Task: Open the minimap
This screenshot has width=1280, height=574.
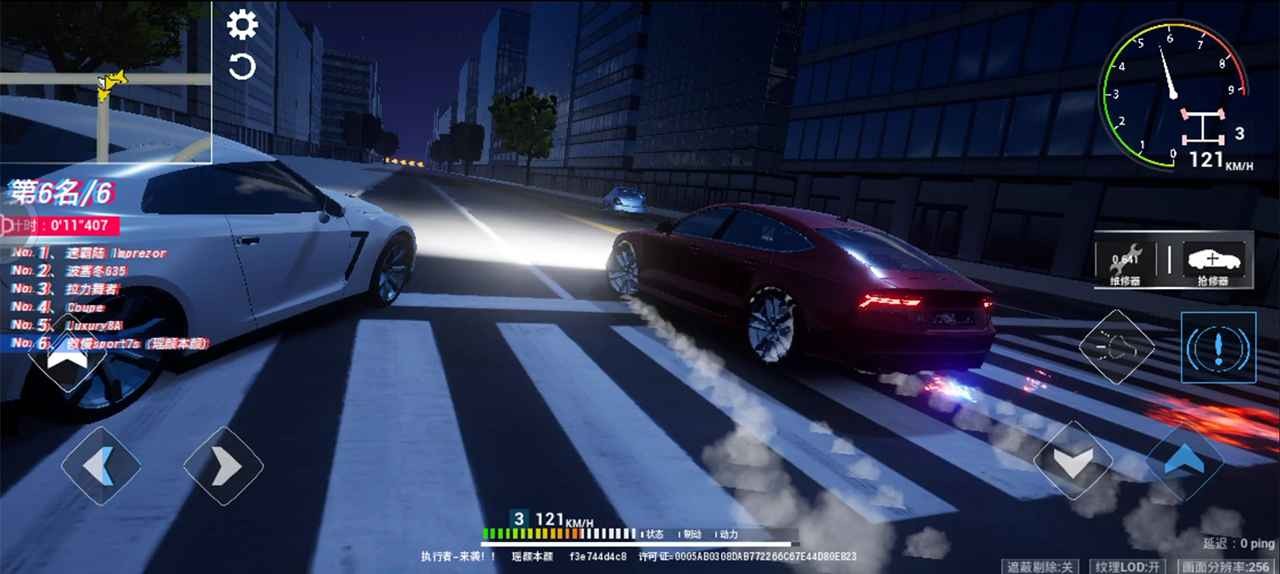Action: tap(105, 81)
